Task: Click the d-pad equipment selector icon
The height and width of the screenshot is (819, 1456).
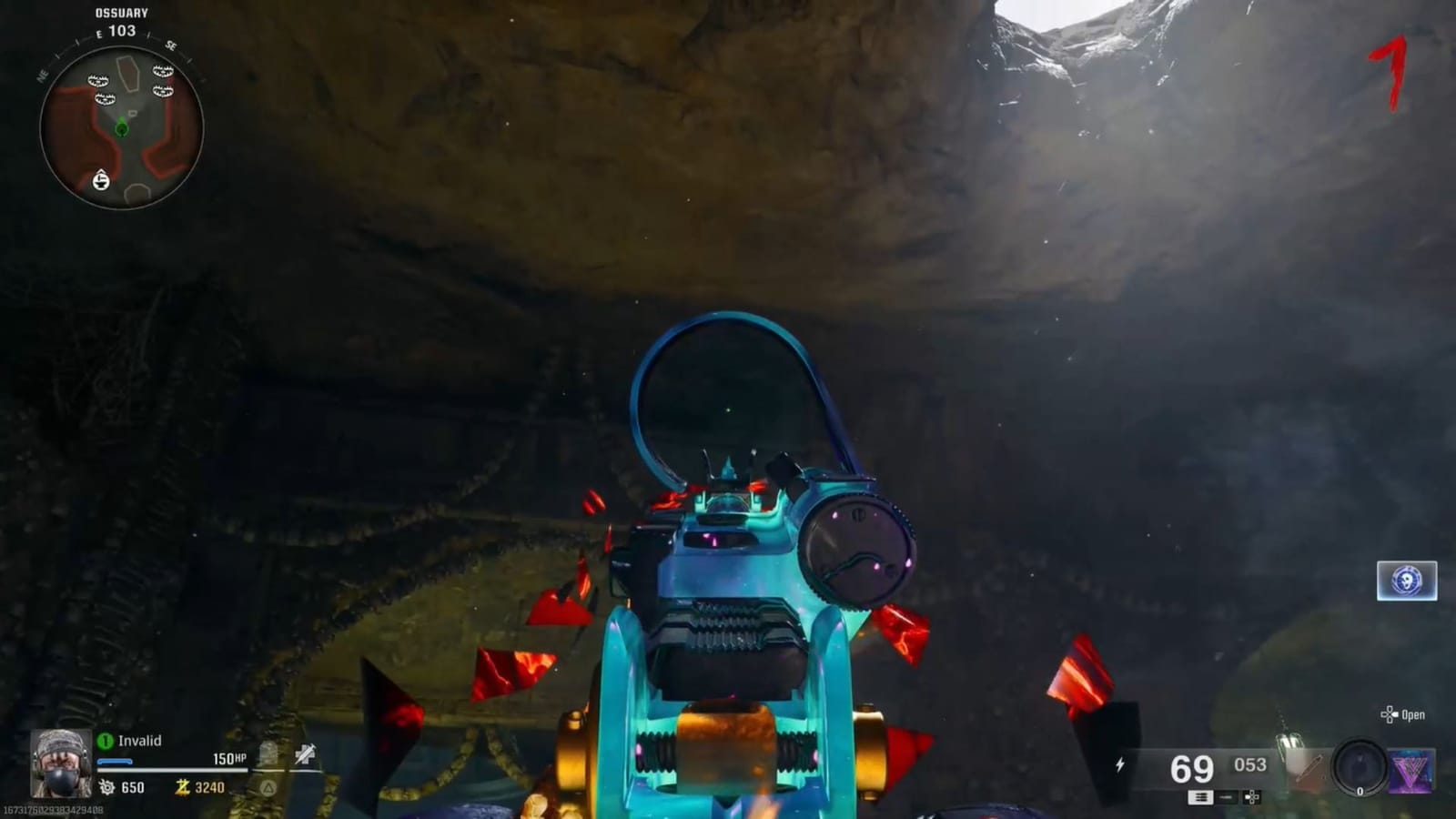Action: click(x=1251, y=798)
